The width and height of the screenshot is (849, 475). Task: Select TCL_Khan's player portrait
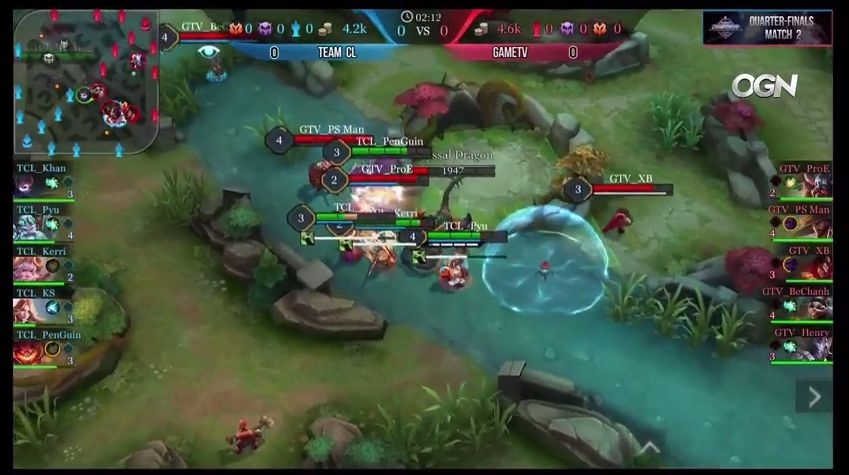tap(27, 186)
